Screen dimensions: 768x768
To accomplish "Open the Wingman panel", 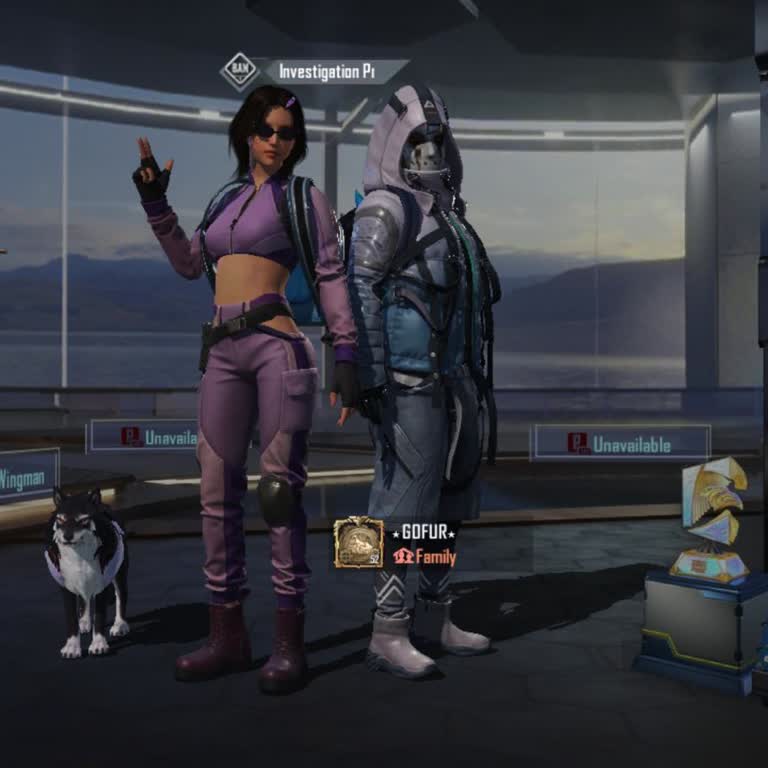I will (27, 476).
